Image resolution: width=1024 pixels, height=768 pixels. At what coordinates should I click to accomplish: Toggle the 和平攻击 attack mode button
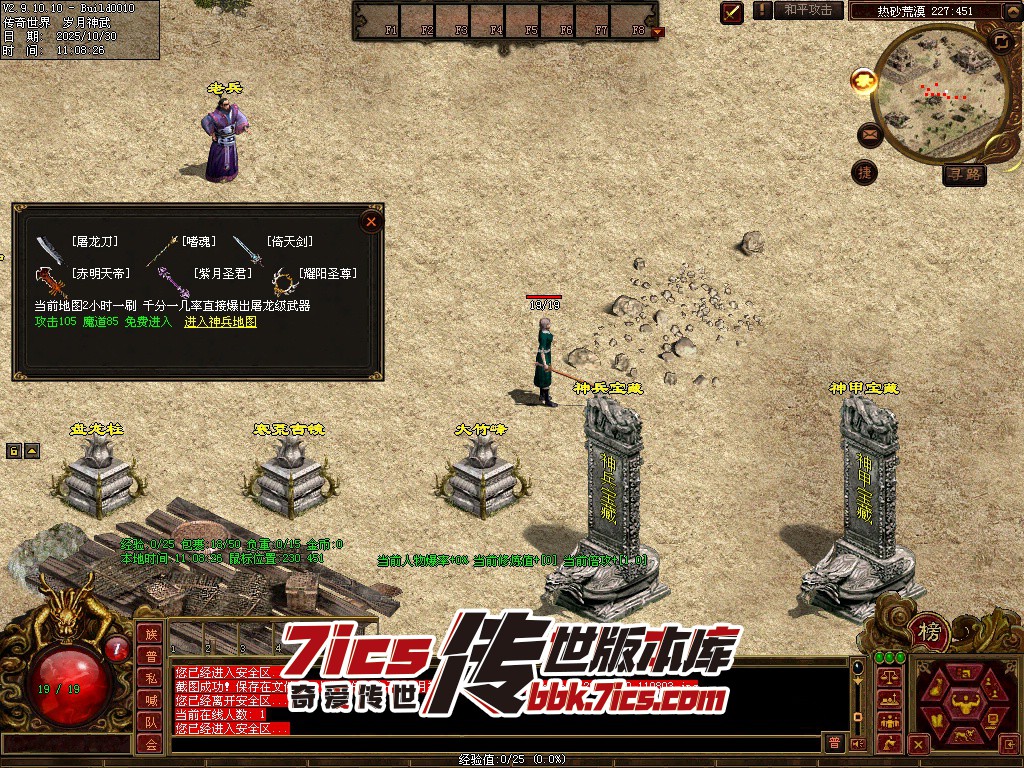tap(808, 10)
